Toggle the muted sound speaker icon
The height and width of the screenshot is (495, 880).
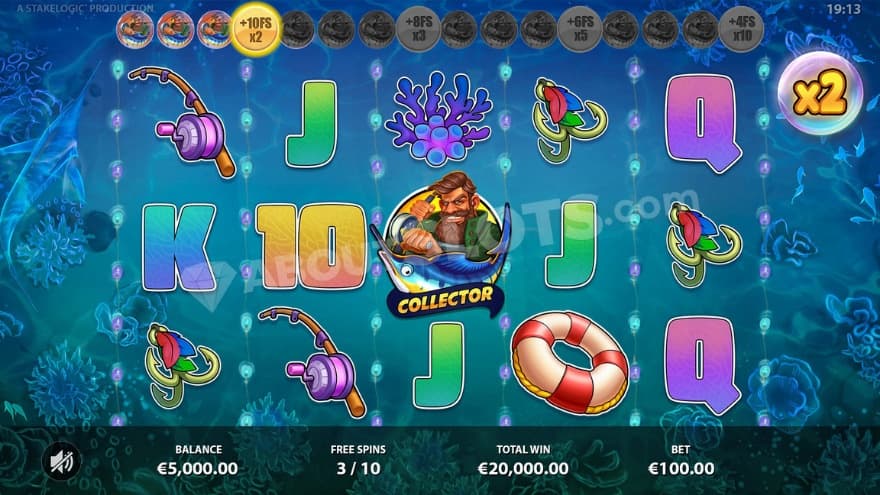pos(62,461)
